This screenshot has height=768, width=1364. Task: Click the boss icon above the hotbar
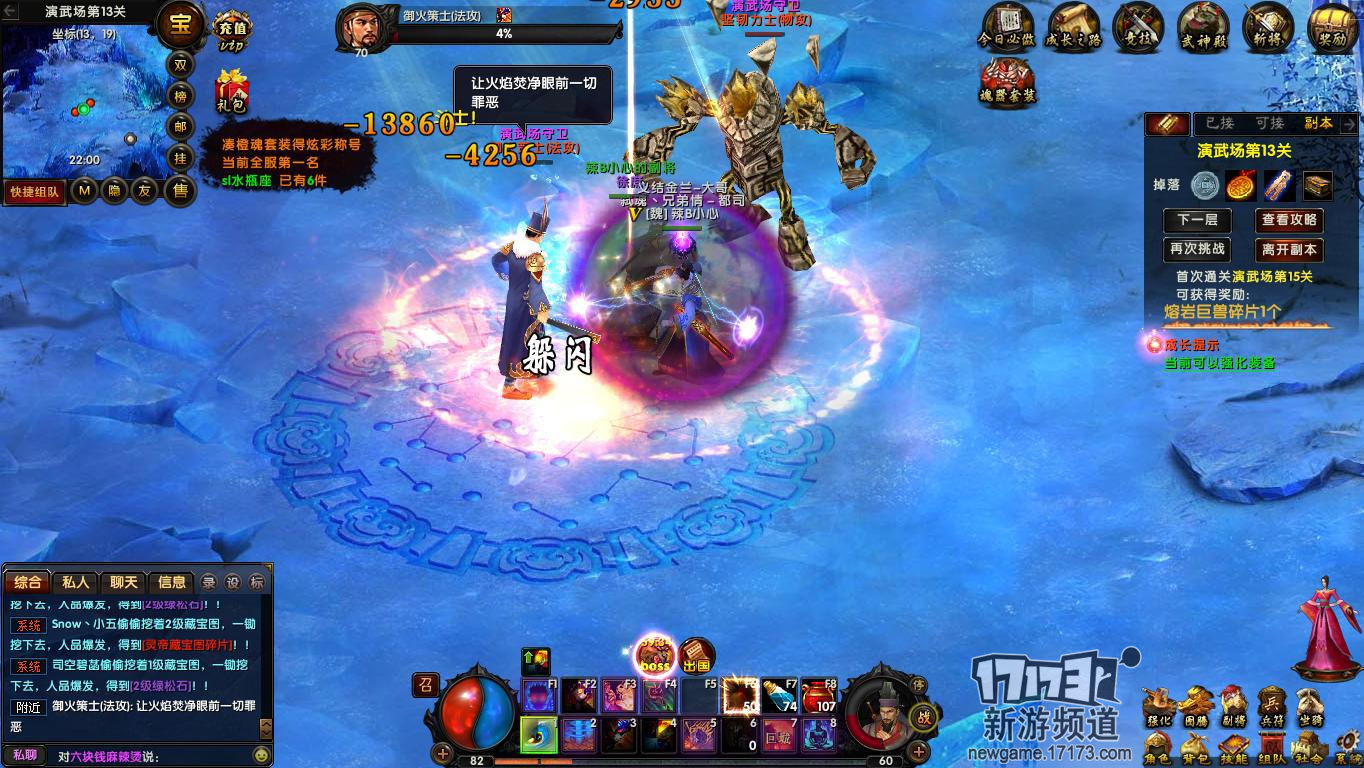(x=653, y=657)
